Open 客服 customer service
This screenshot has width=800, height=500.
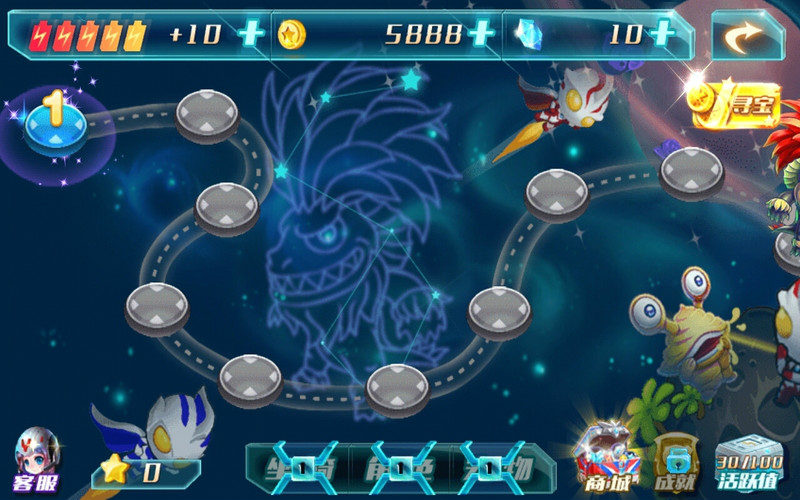pos(36,462)
